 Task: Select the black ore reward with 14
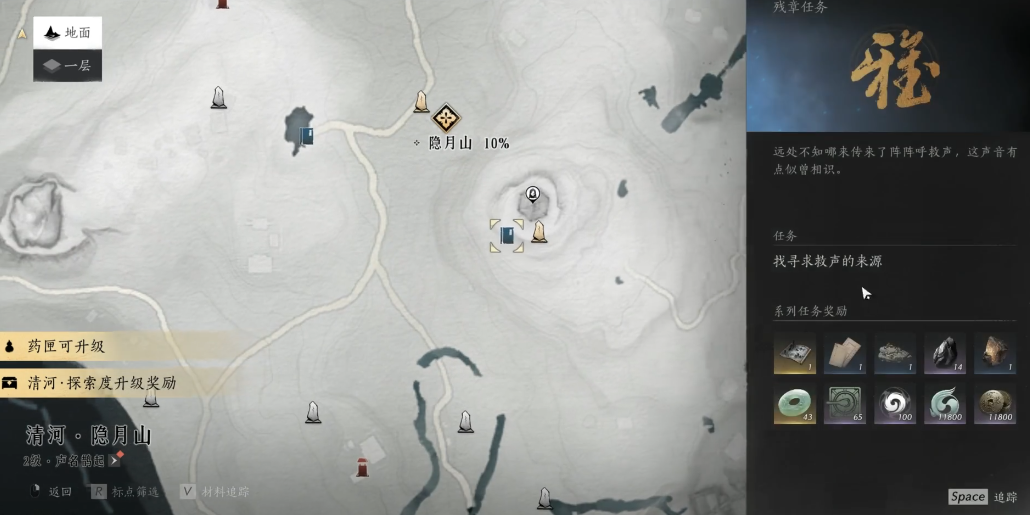click(x=945, y=353)
